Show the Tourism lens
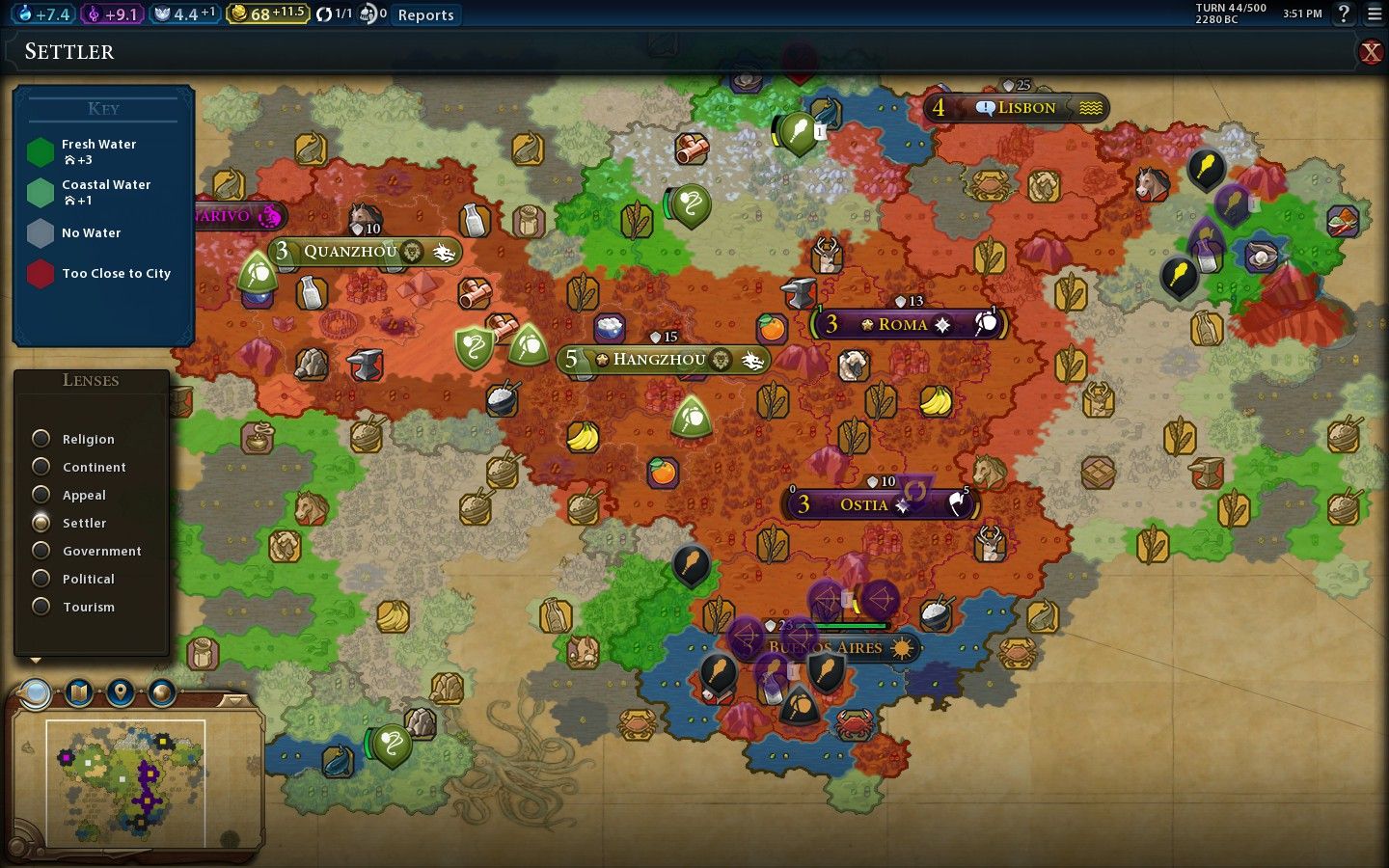Screen dimensions: 1389x868 tap(41, 607)
